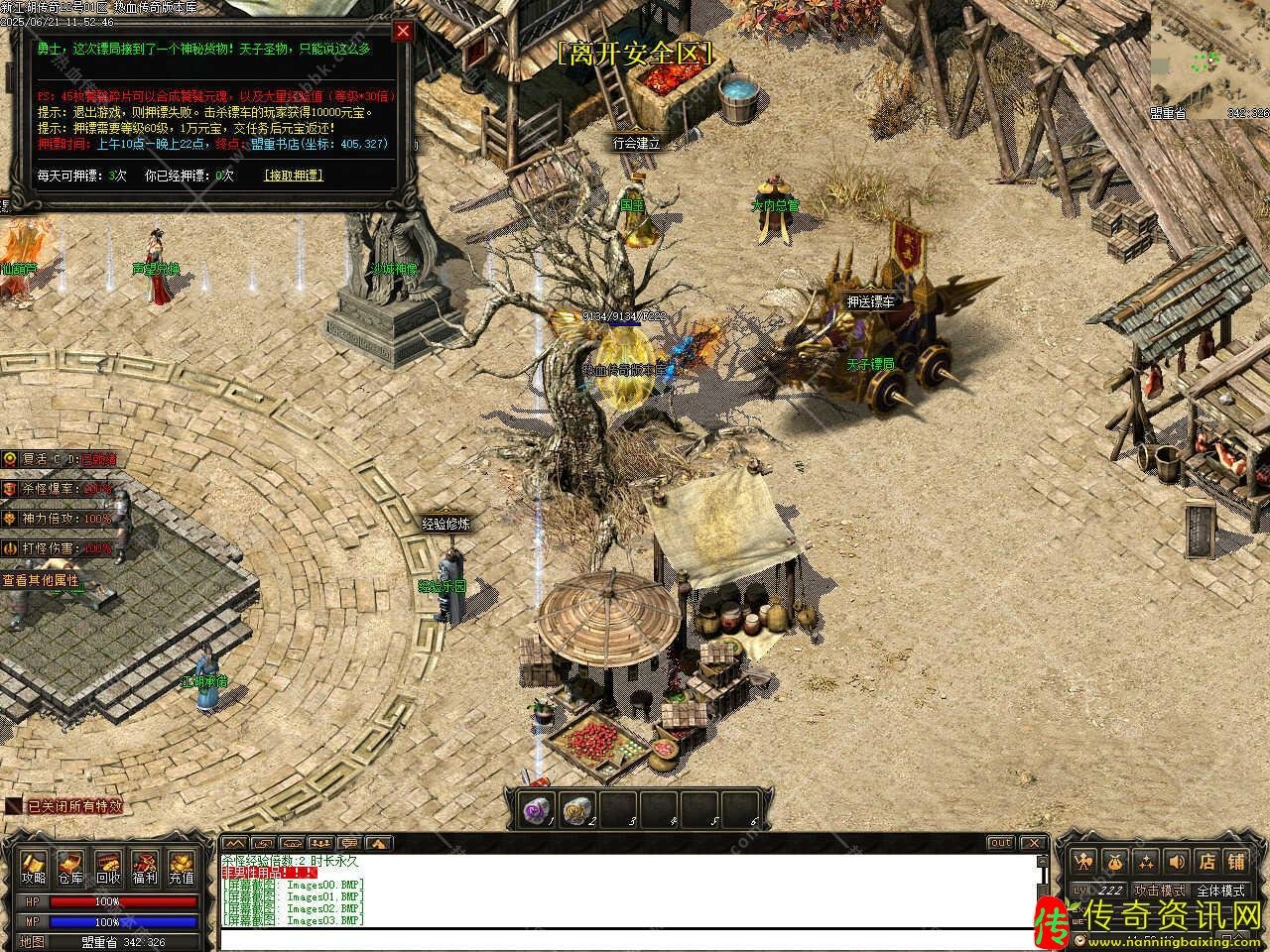View other attributes via 查看其他属性

(x=40, y=580)
